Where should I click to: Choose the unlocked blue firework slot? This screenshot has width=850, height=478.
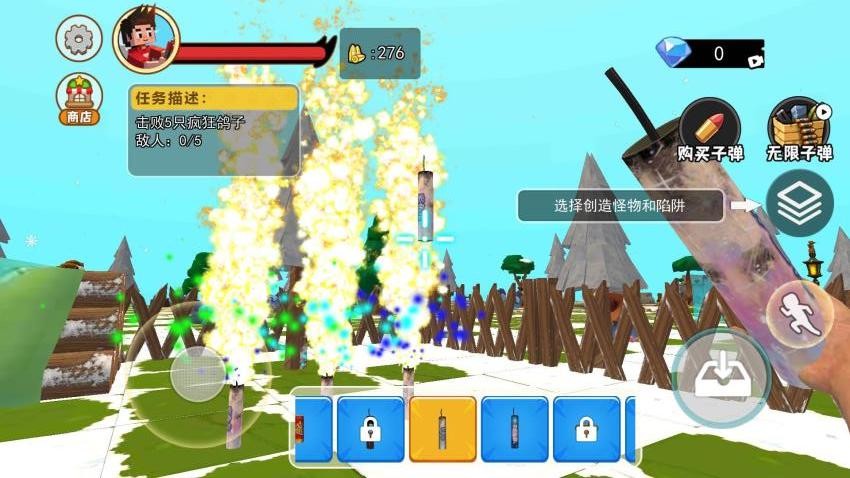[x=514, y=429]
